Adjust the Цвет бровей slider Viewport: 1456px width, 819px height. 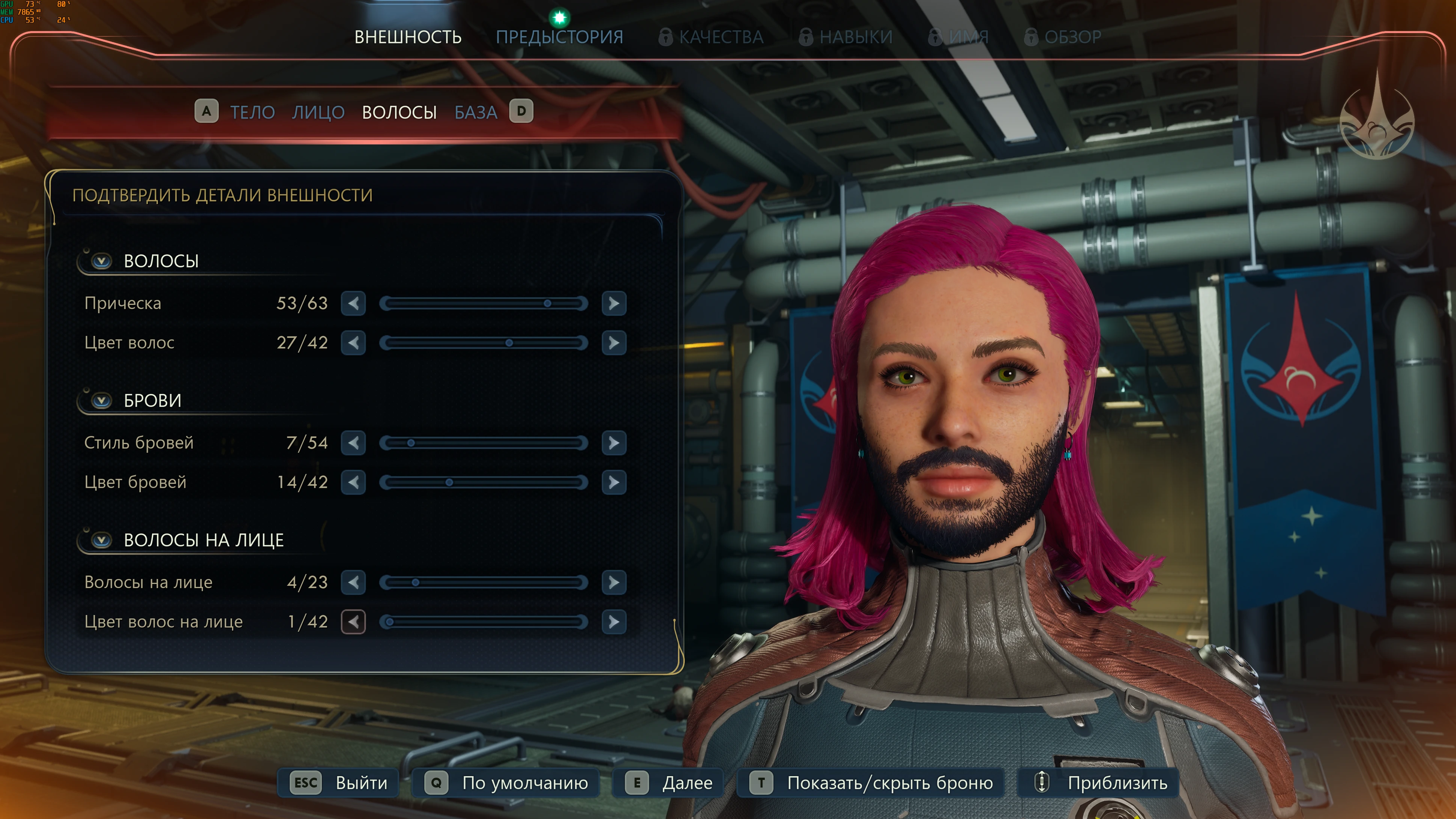tap(483, 483)
